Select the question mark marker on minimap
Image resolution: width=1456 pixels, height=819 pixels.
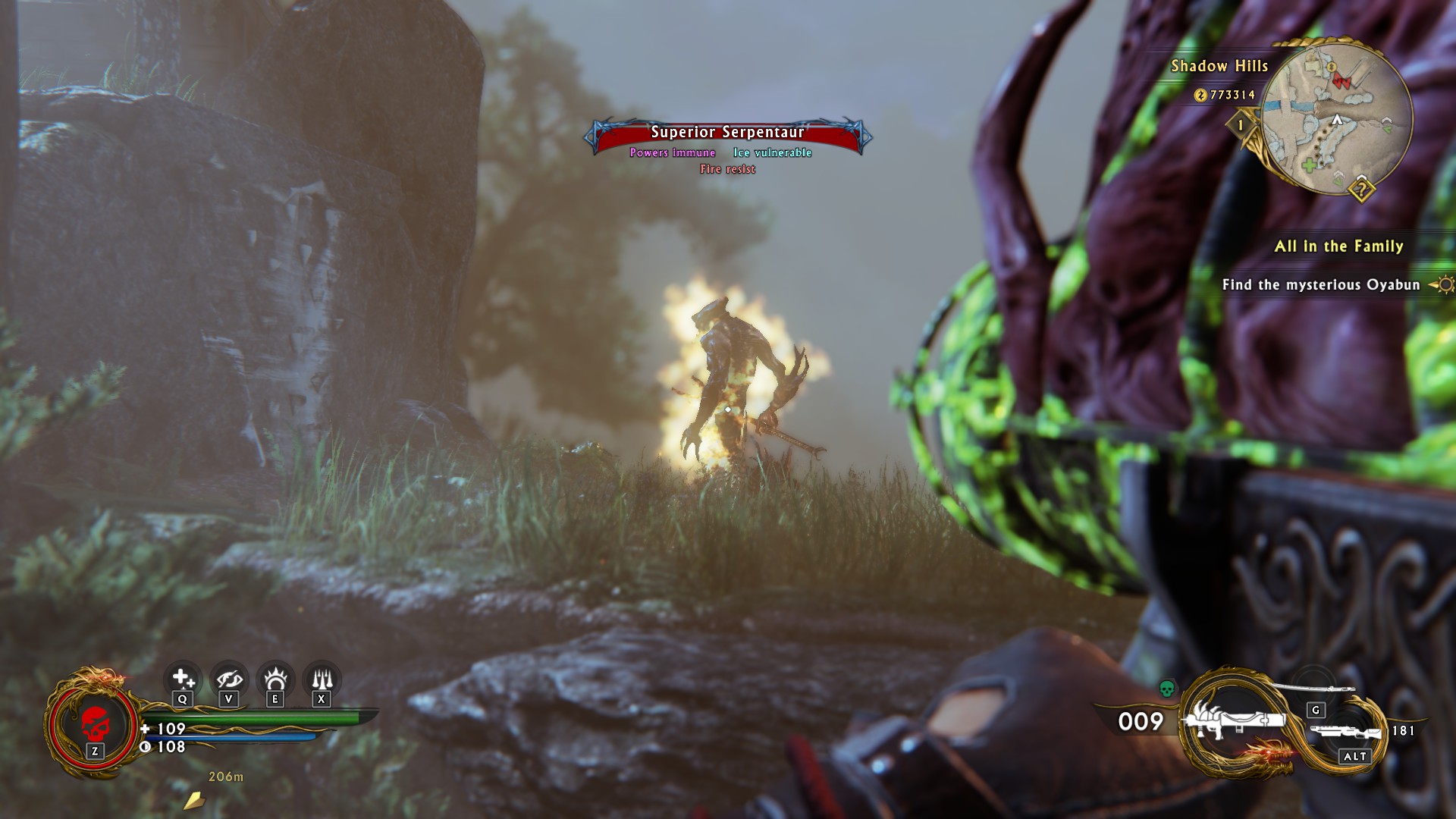(1361, 189)
